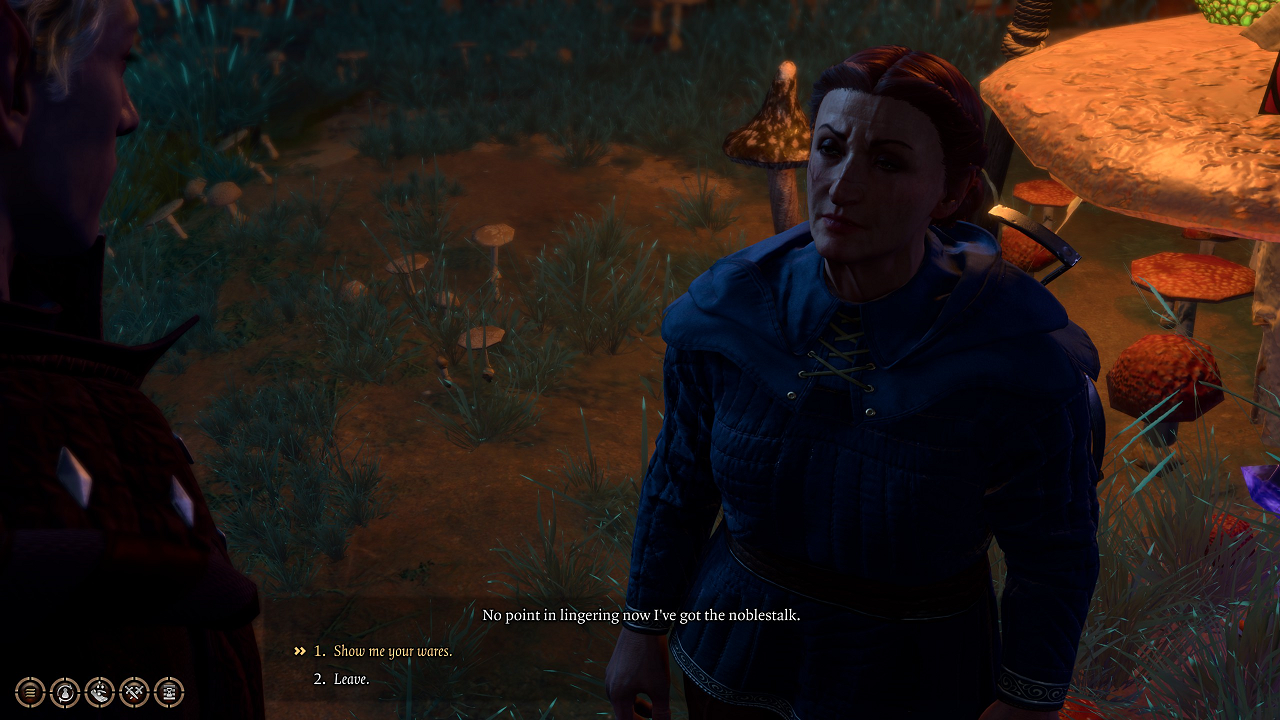Image resolution: width=1280 pixels, height=720 pixels.
Task: Choose the "Show me your wares" reply
Action: 392,651
